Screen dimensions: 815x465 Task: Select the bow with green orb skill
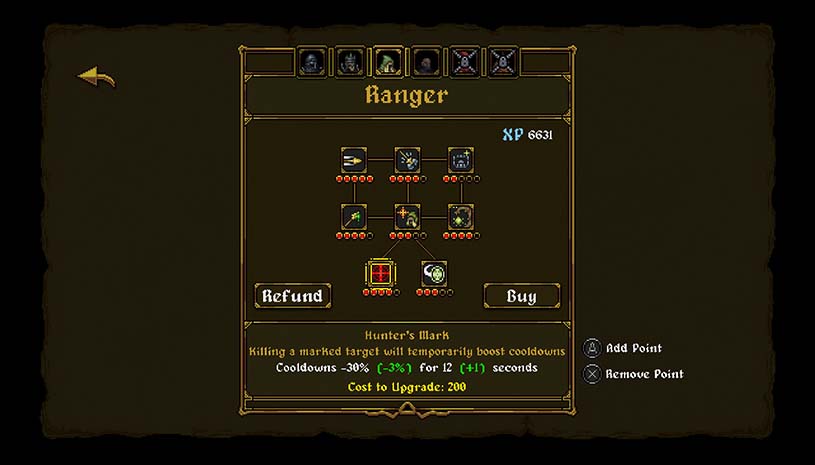(460, 216)
